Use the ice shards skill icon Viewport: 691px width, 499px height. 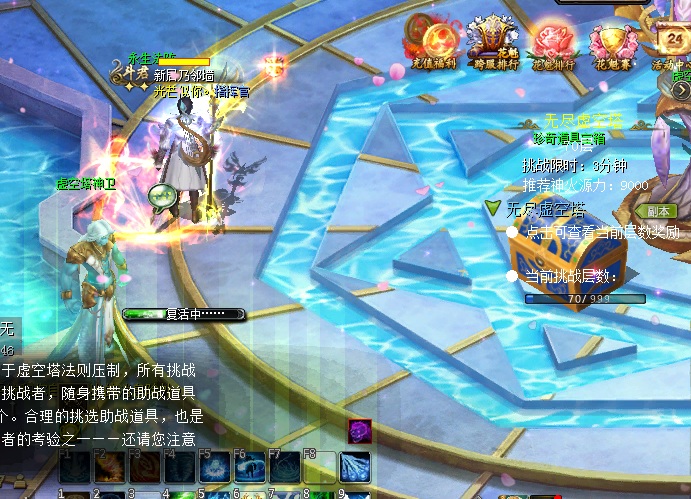click(x=355, y=468)
